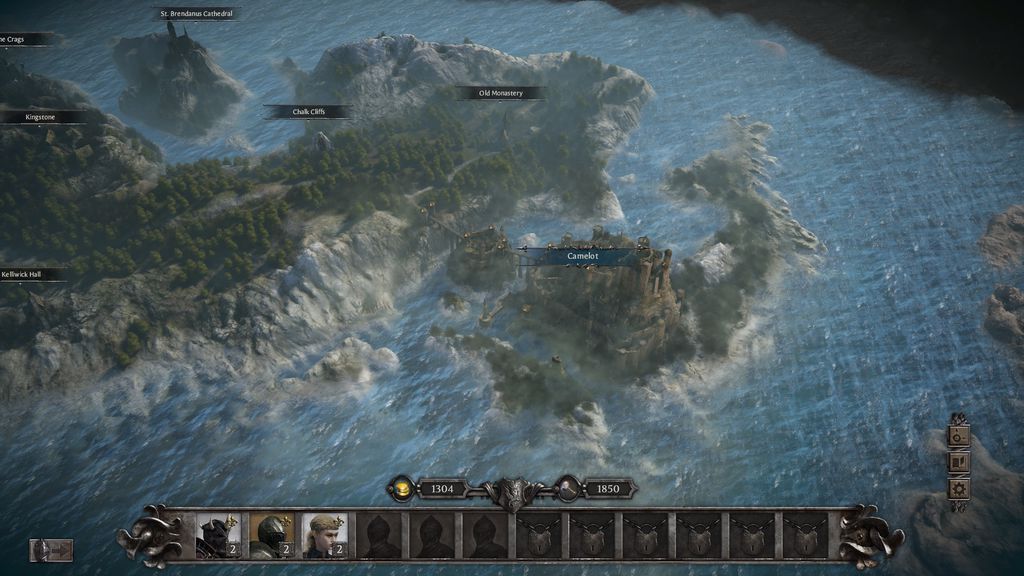
Task: Select the Kingstone map label
Action: pyautogui.click(x=41, y=117)
